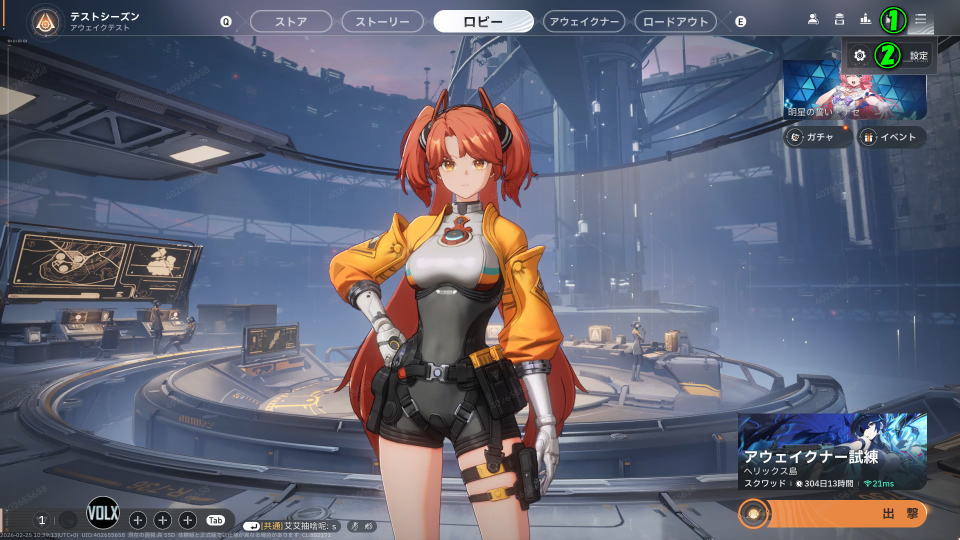Switch to the ストーリー tab
The width and height of the screenshot is (960, 540).
pos(381,21)
